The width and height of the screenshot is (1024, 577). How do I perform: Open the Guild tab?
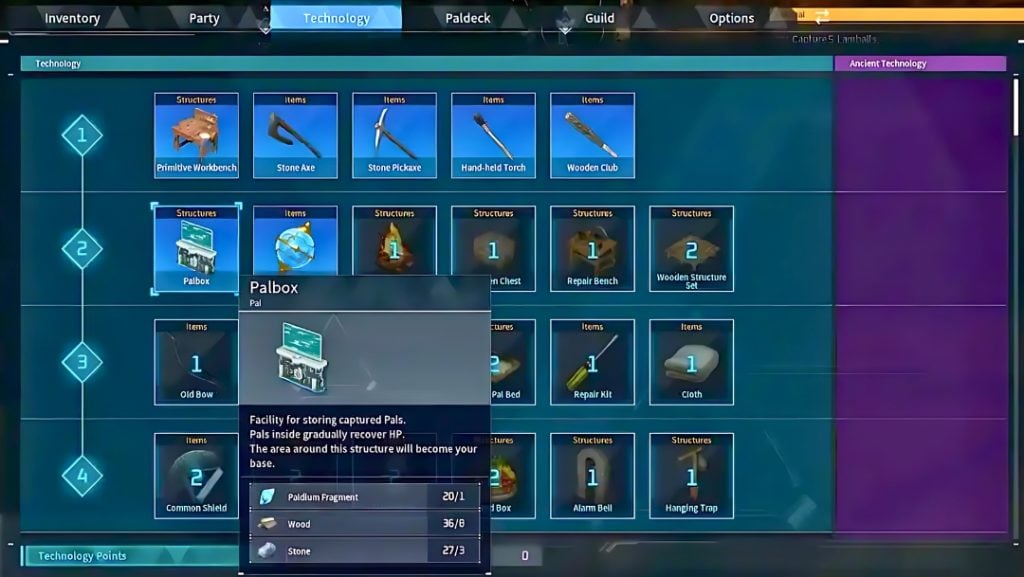(600, 18)
